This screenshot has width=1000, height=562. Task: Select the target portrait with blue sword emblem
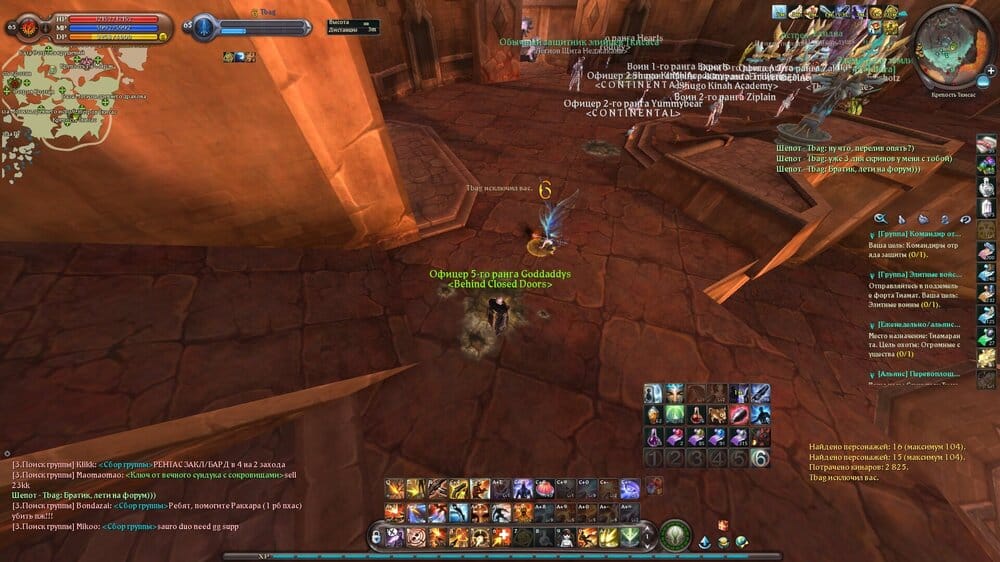(x=205, y=27)
